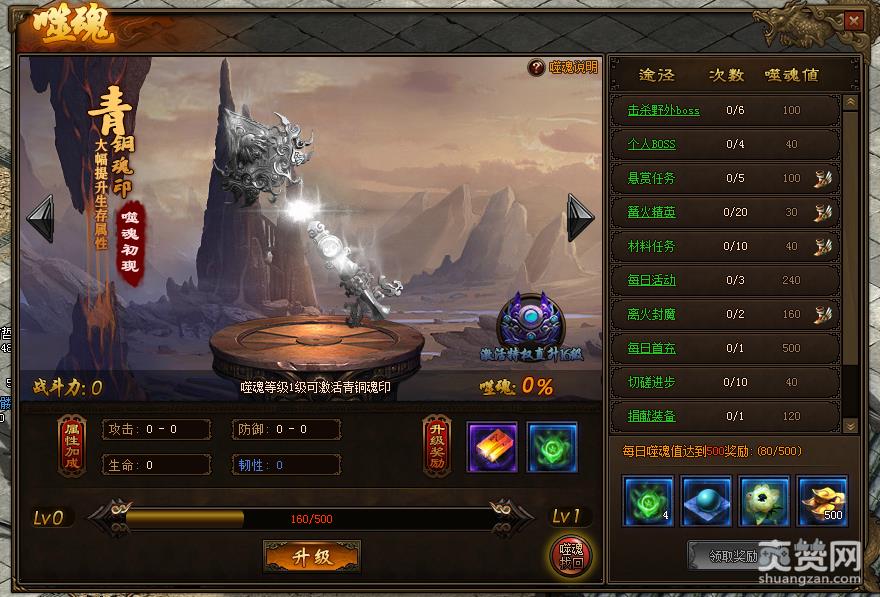Open the 每日首充 first recharge link
This screenshot has height=597, width=880.
[x=651, y=348]
